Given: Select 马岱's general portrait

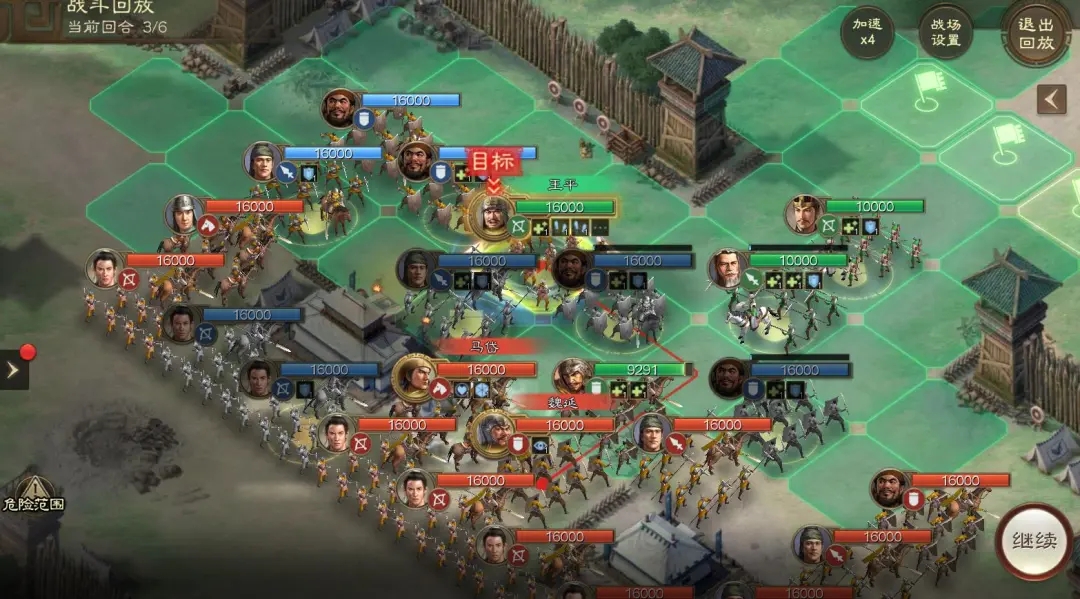Looking at the screenshot, I should 413,375.
